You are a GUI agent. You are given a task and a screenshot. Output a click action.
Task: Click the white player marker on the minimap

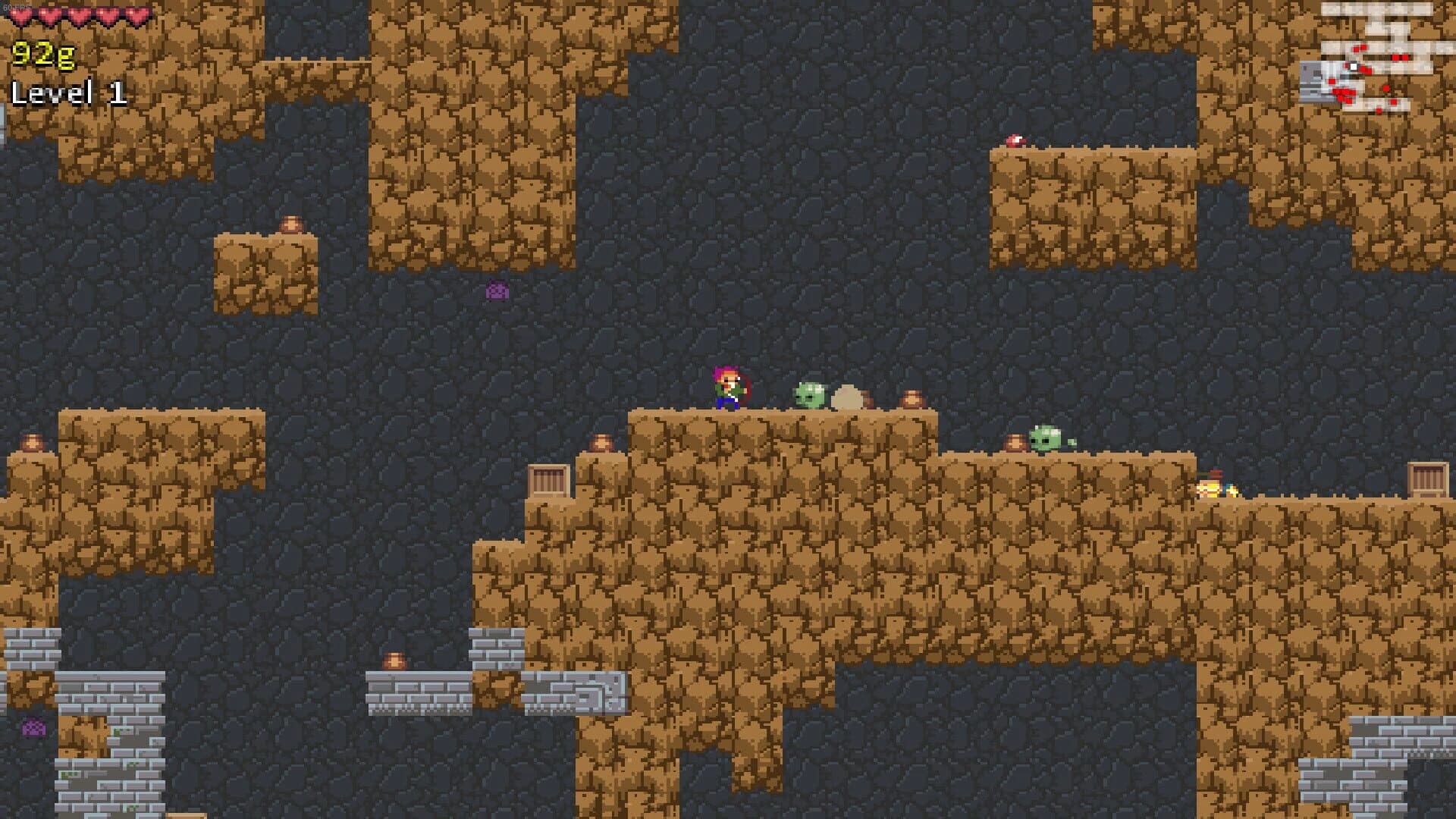[x=1353, y=66]
